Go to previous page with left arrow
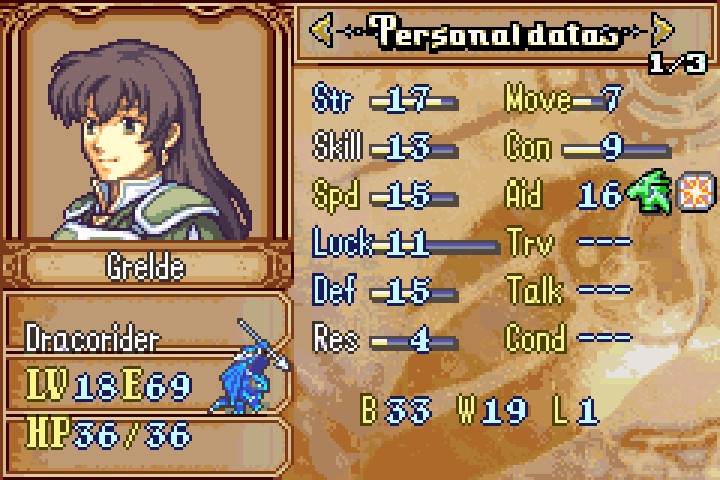The height and width of the screenshot is (480, 720). click(x=322, y=32)
